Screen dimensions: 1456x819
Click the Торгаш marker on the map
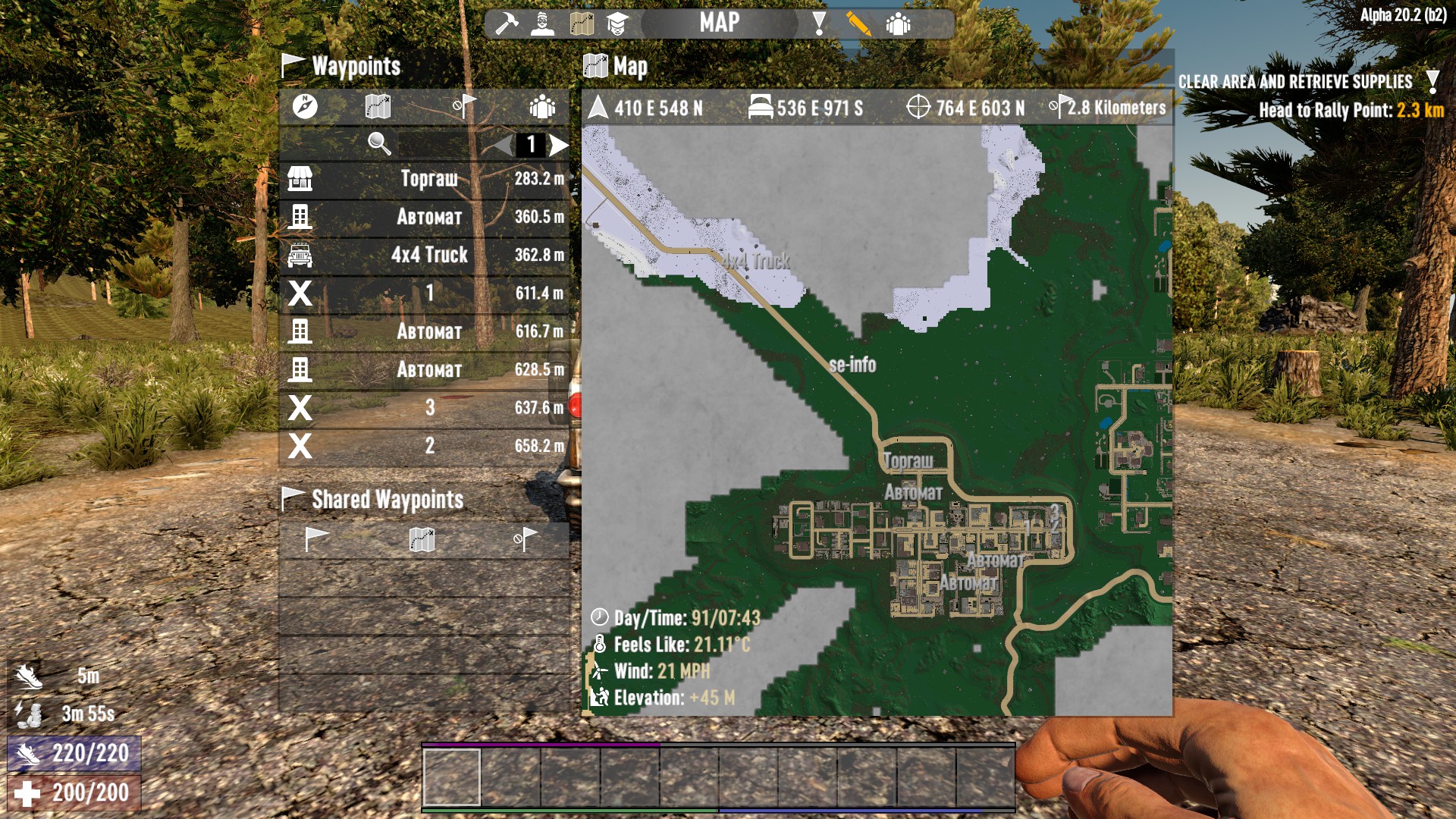pyautogui.click(x=908, y=461)
